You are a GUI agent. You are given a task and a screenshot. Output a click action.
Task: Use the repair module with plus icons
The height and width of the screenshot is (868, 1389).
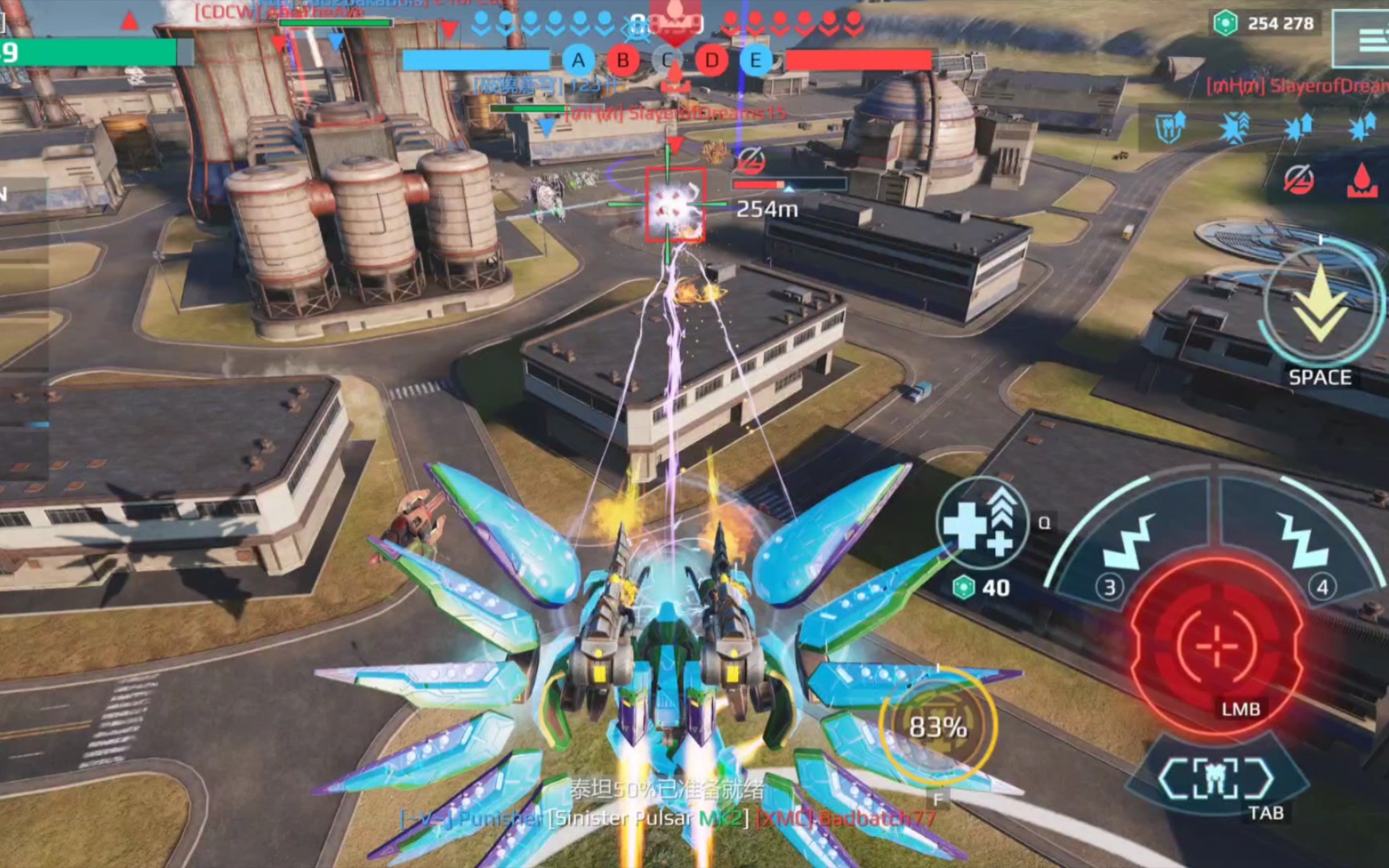click(982, 522)
